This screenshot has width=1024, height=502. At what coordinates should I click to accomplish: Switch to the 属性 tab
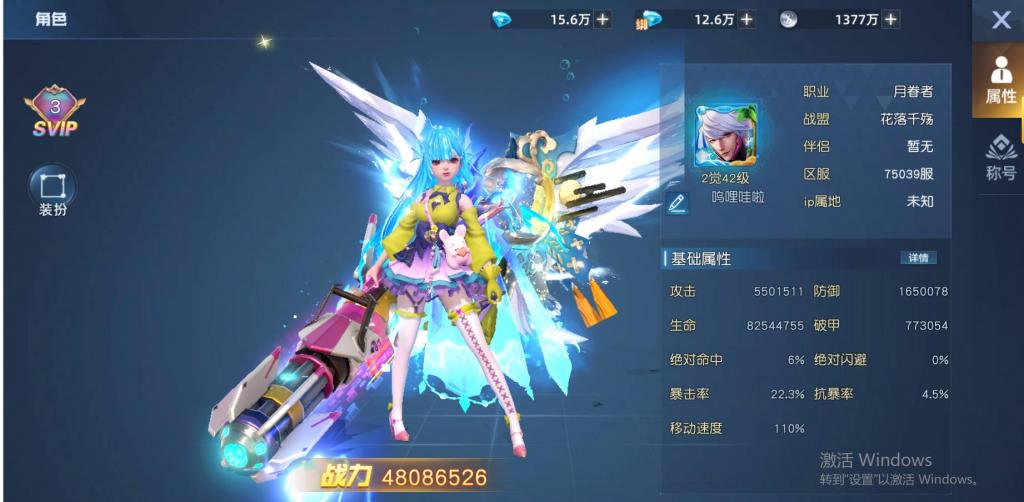pos(1000,80)
